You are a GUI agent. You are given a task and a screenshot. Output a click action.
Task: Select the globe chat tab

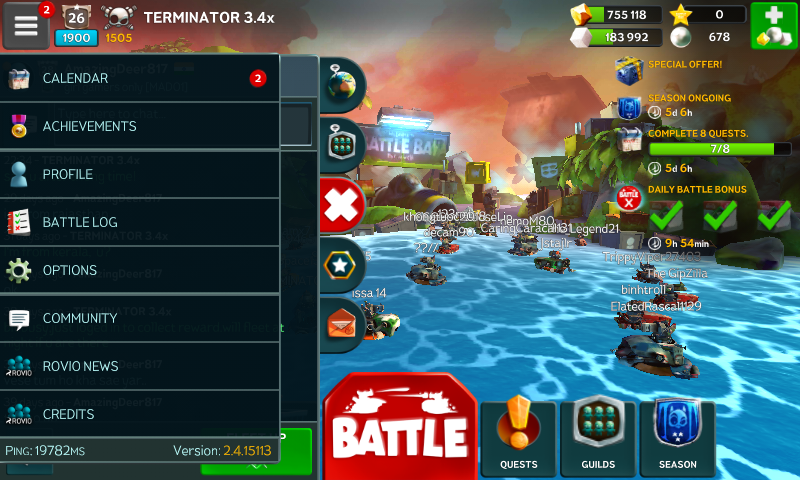tap(343, 85)
